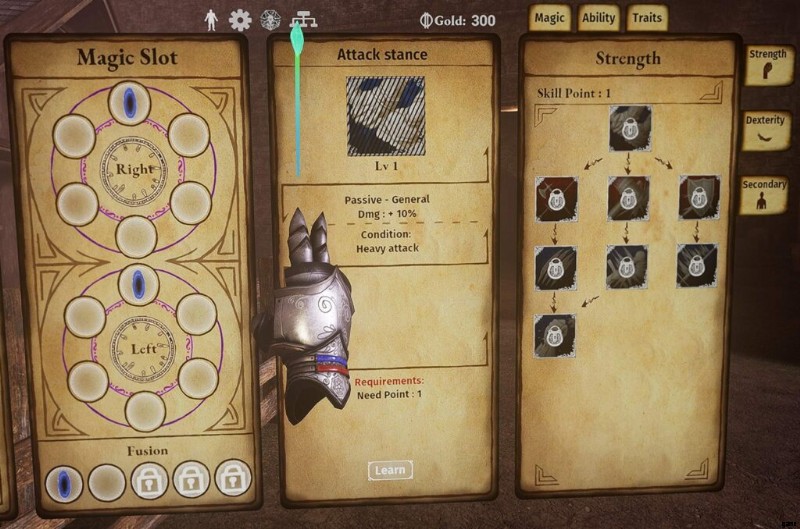Switch to the Magic tab
The width and height of the screenshot is (800, 529).
[x=549, y=18]
